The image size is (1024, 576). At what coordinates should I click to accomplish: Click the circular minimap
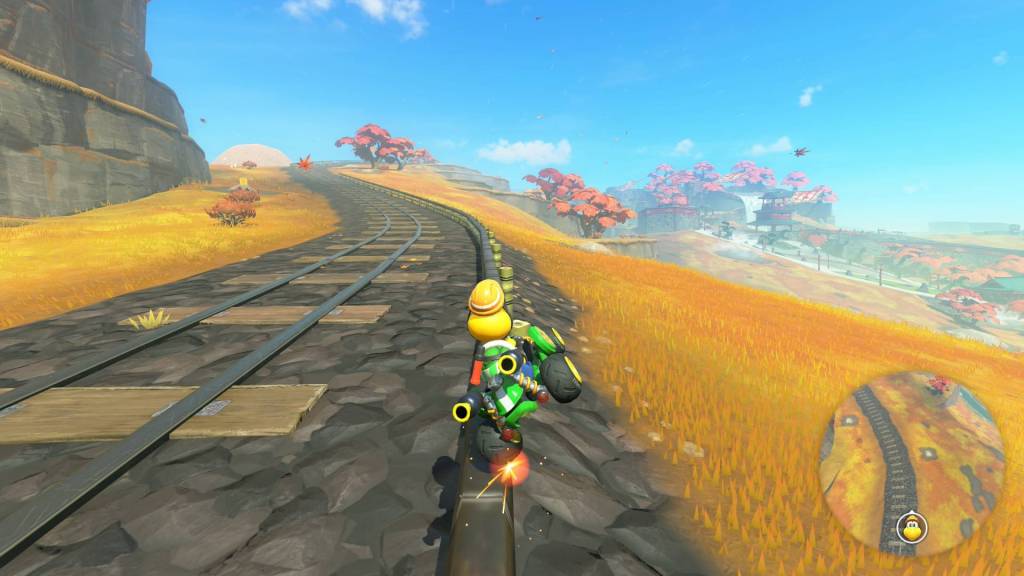(911, 463)
